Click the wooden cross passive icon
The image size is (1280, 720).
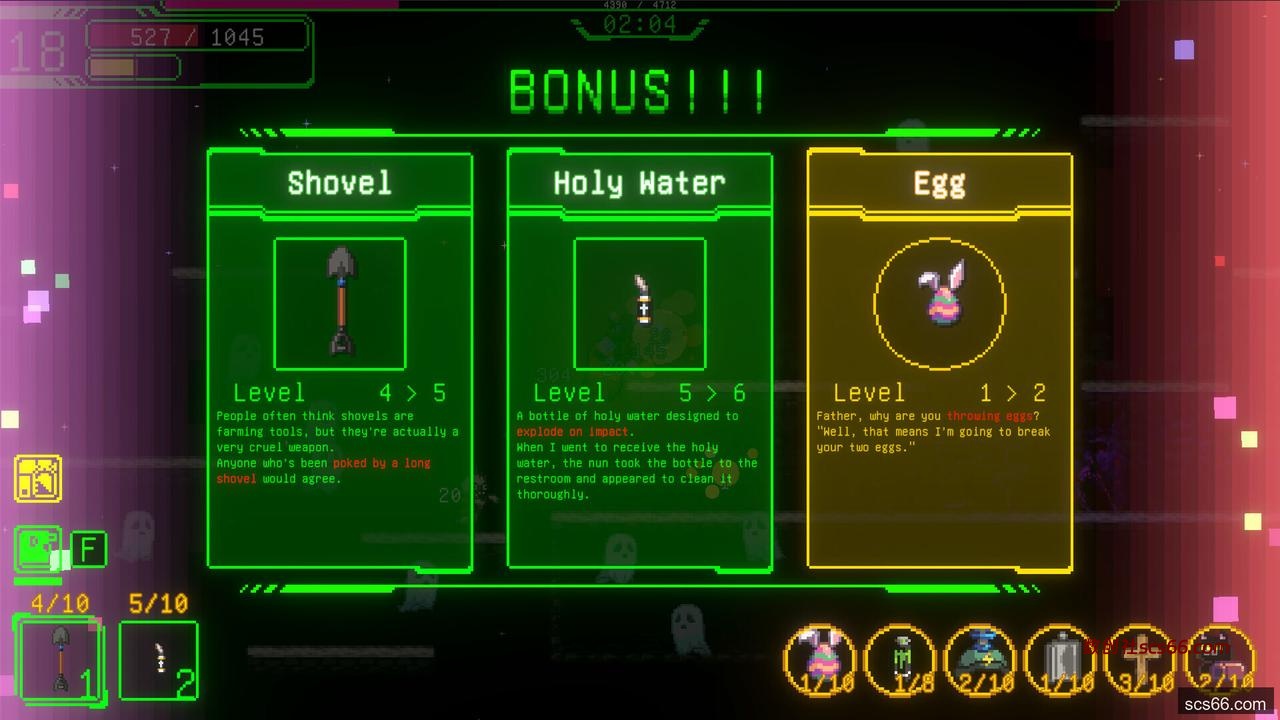[x=1141, y=658]
